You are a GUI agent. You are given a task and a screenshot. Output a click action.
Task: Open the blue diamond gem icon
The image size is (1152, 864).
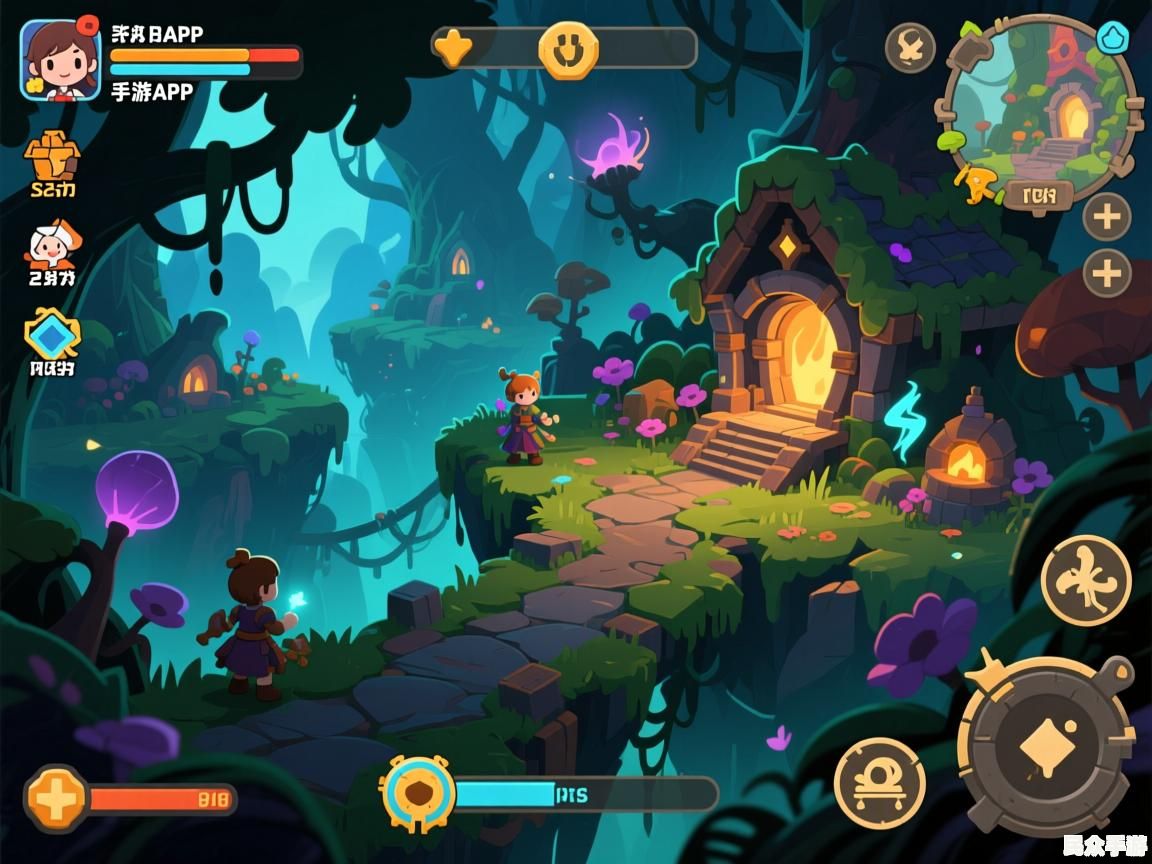point(52,335)
